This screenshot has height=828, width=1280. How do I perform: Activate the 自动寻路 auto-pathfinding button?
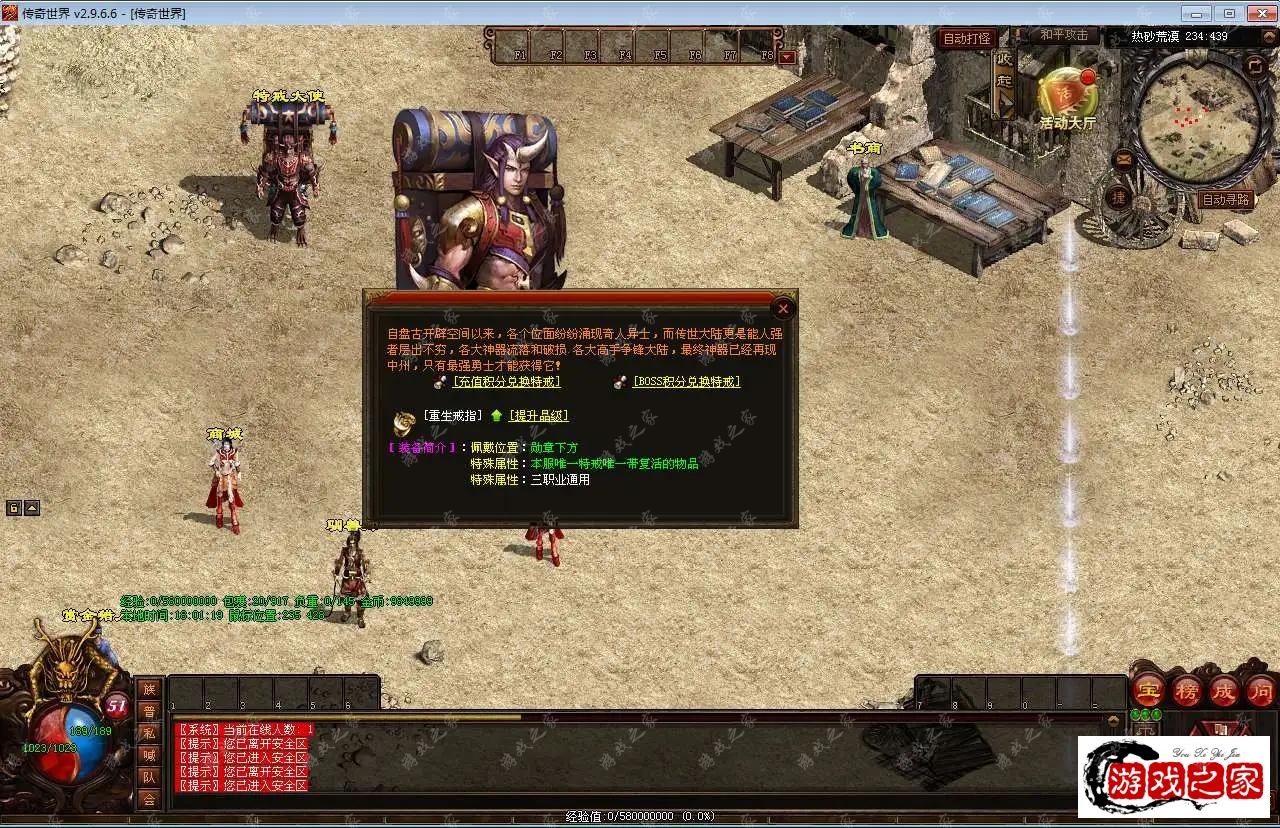coord(1225,200)
